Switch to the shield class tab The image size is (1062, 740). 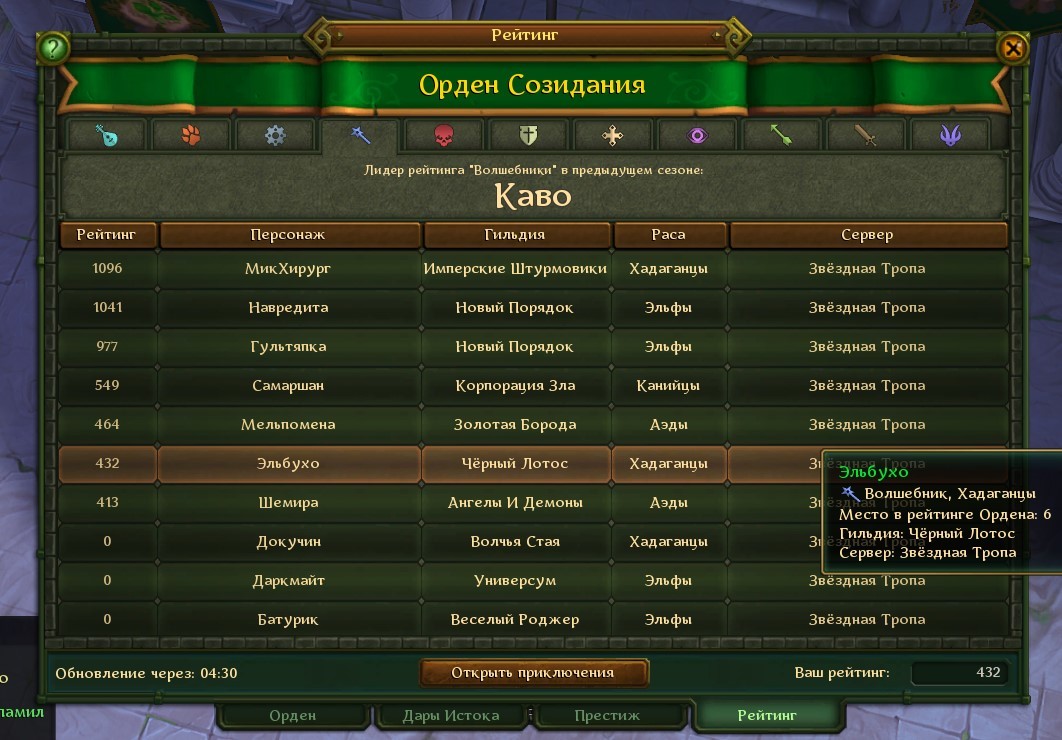pyautogui.click(x=528, y=135)
